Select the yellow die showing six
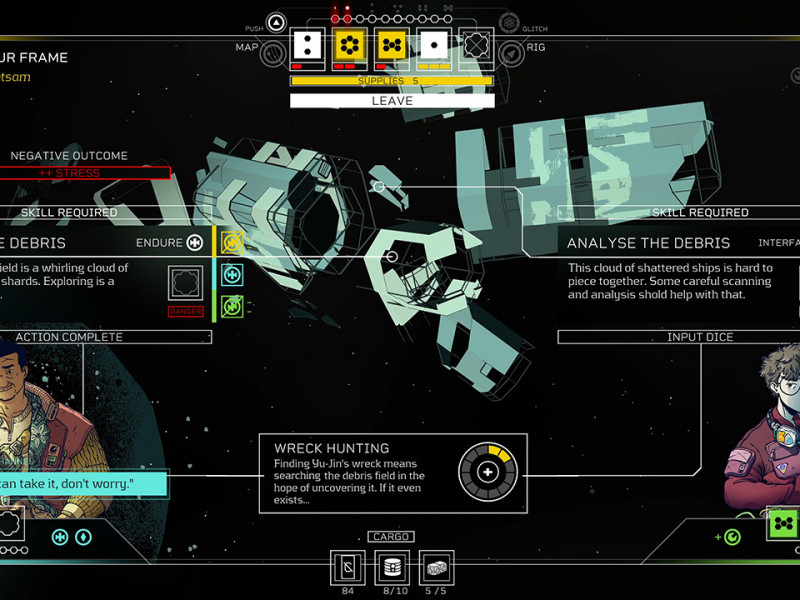 349,45
